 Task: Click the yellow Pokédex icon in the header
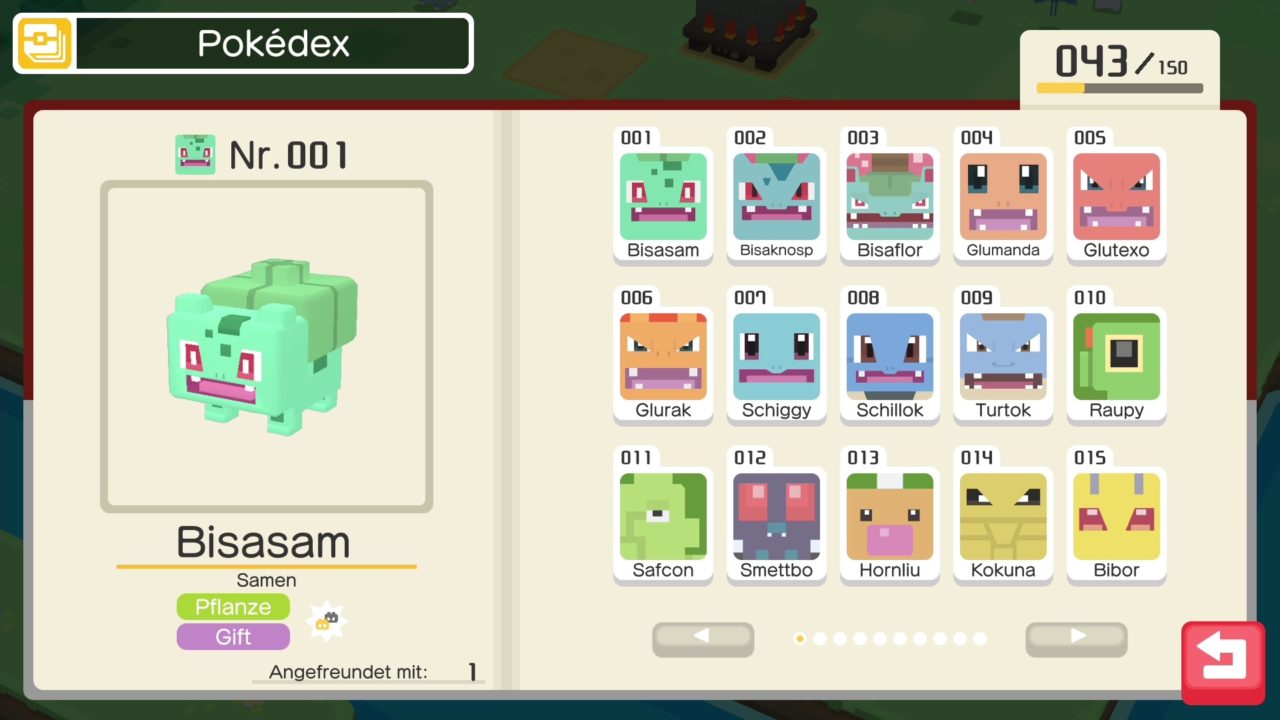(x=45, y=44)
